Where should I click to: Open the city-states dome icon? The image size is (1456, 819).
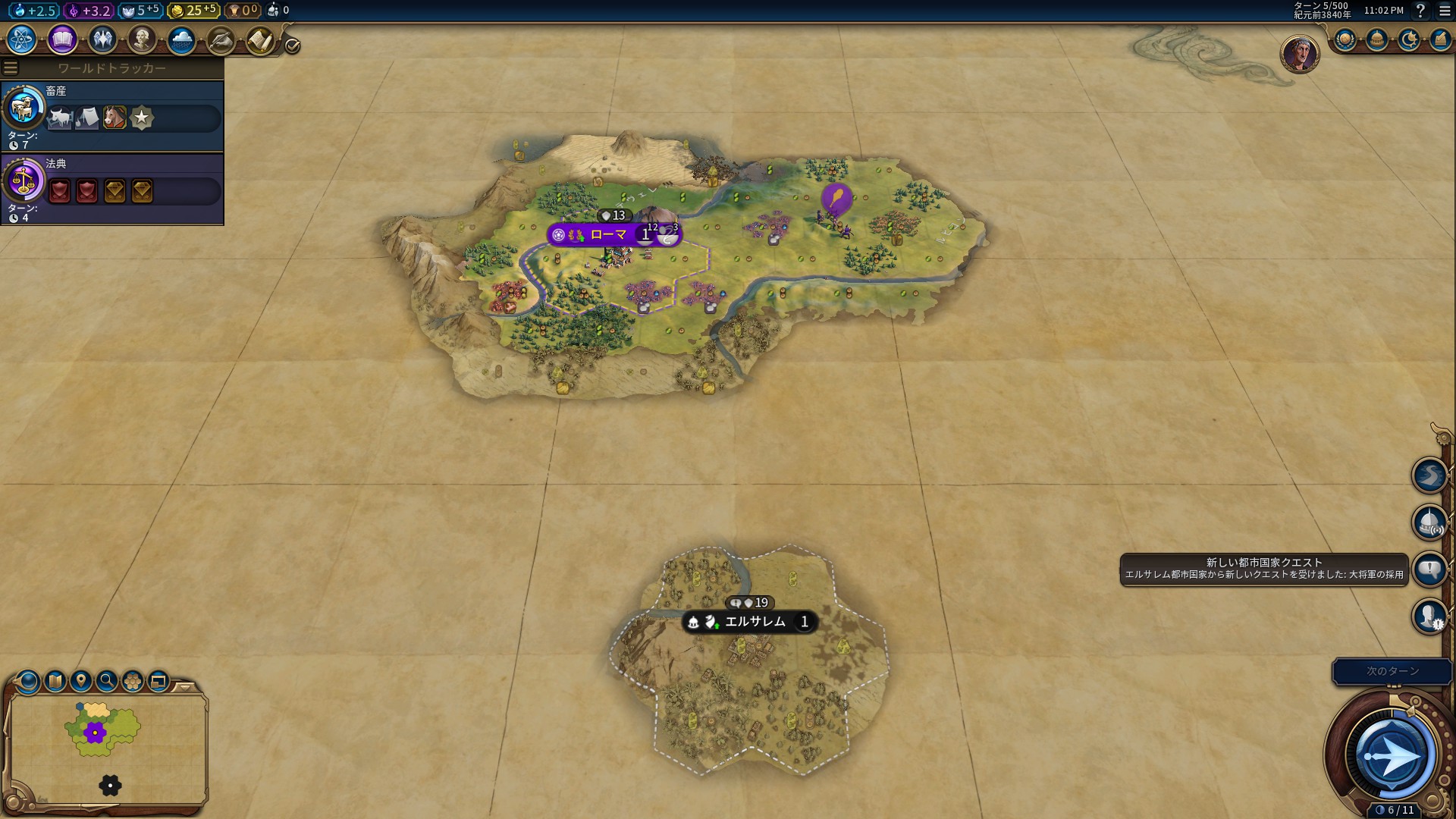pos(1377,39)
